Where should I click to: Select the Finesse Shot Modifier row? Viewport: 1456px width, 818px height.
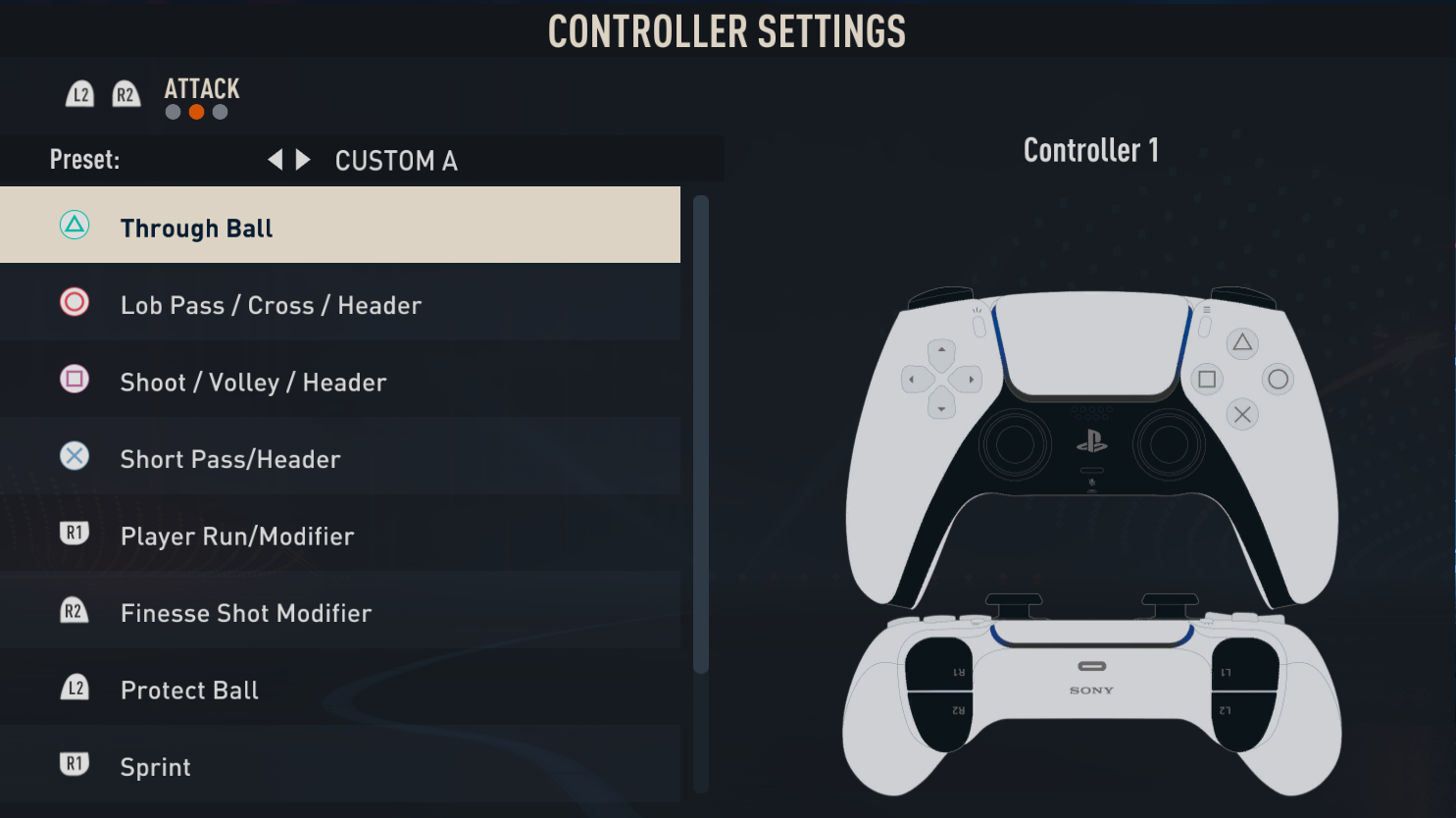pyautogui.click(x=339, y=612)
